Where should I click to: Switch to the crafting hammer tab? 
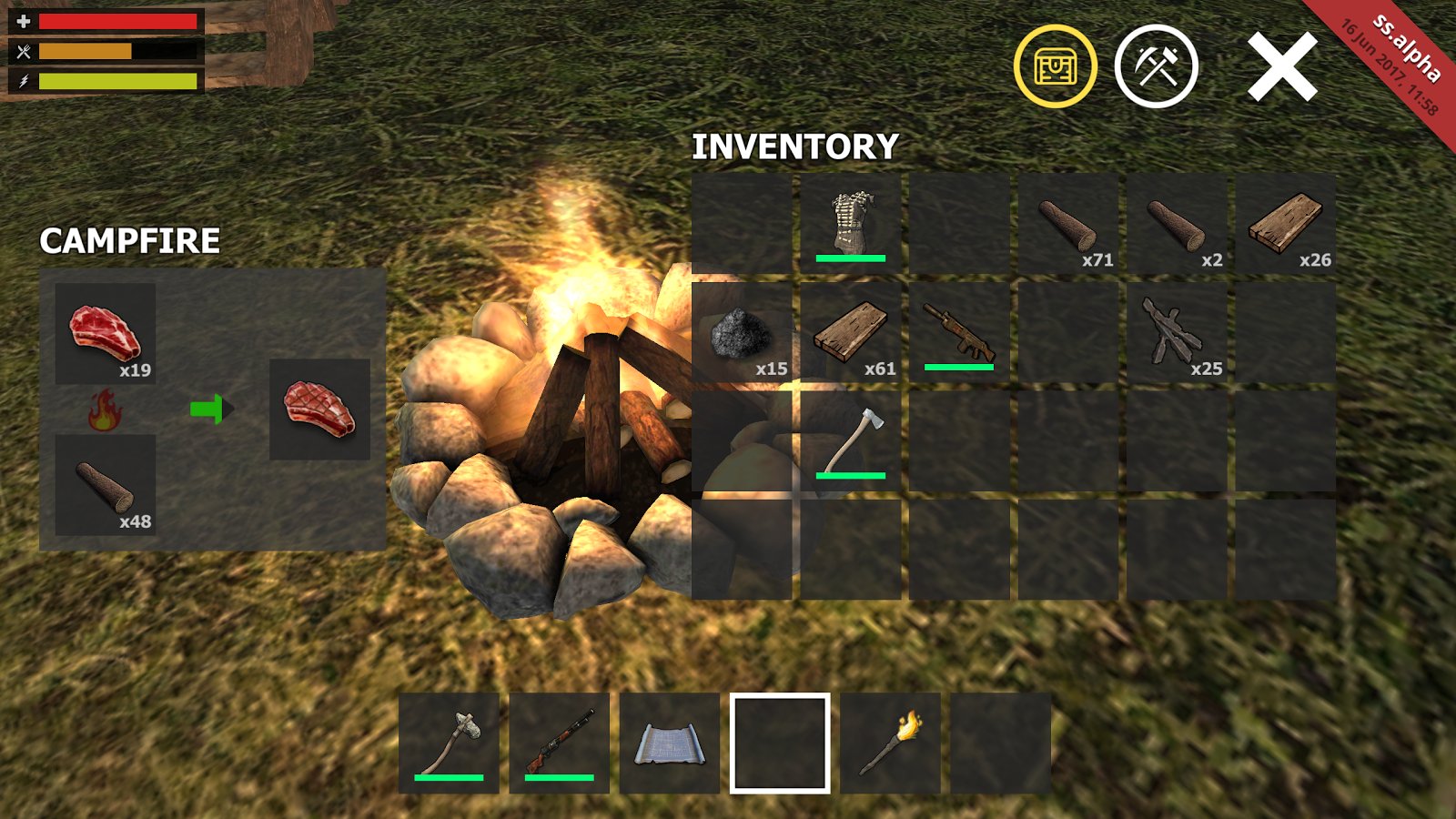1156,66
